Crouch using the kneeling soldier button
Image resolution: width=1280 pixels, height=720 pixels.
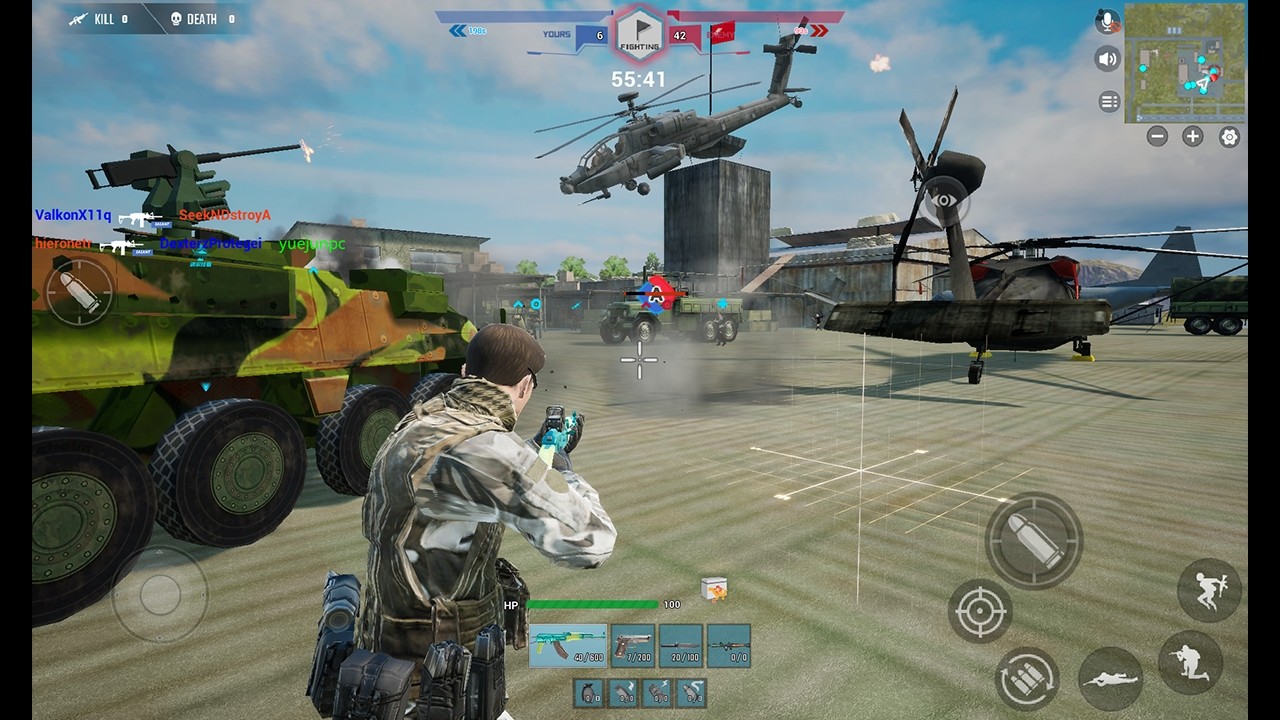coord(1190,662)
